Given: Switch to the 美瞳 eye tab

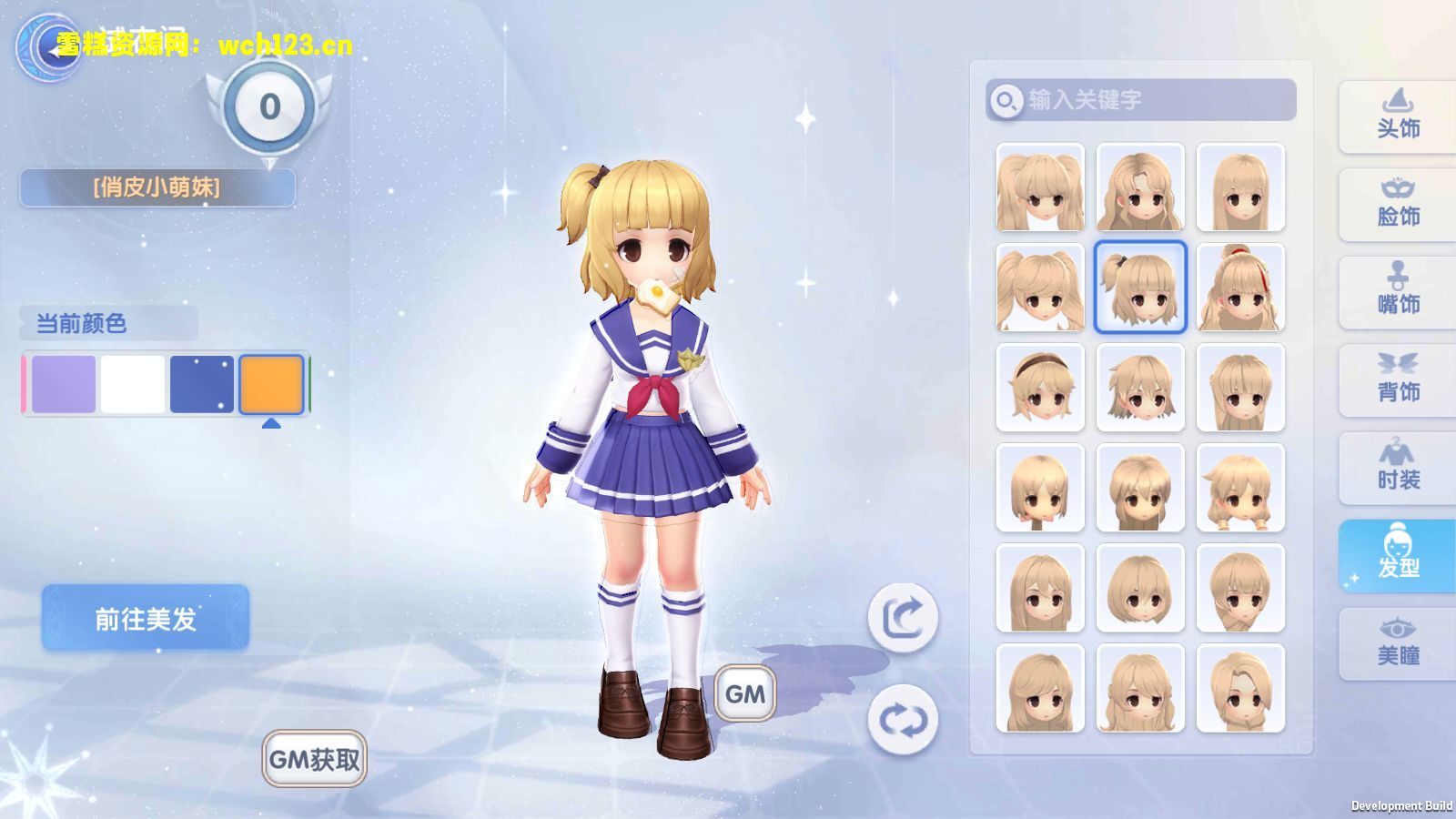Looking at the screenshot, I should (1398, 643).
